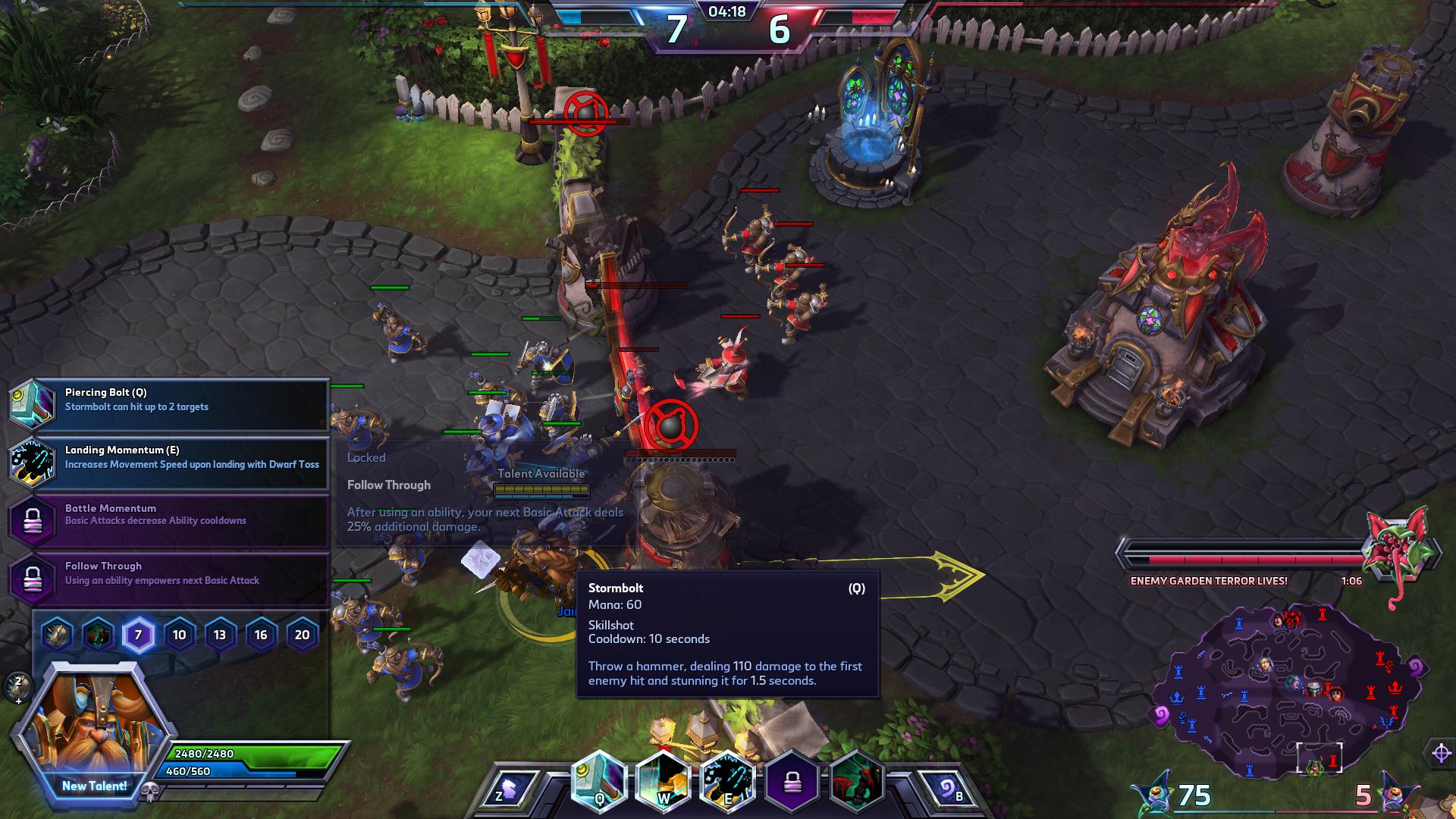View the level 16 talent tier
This screenshot has height=819, width=1456.
point(261,635)
